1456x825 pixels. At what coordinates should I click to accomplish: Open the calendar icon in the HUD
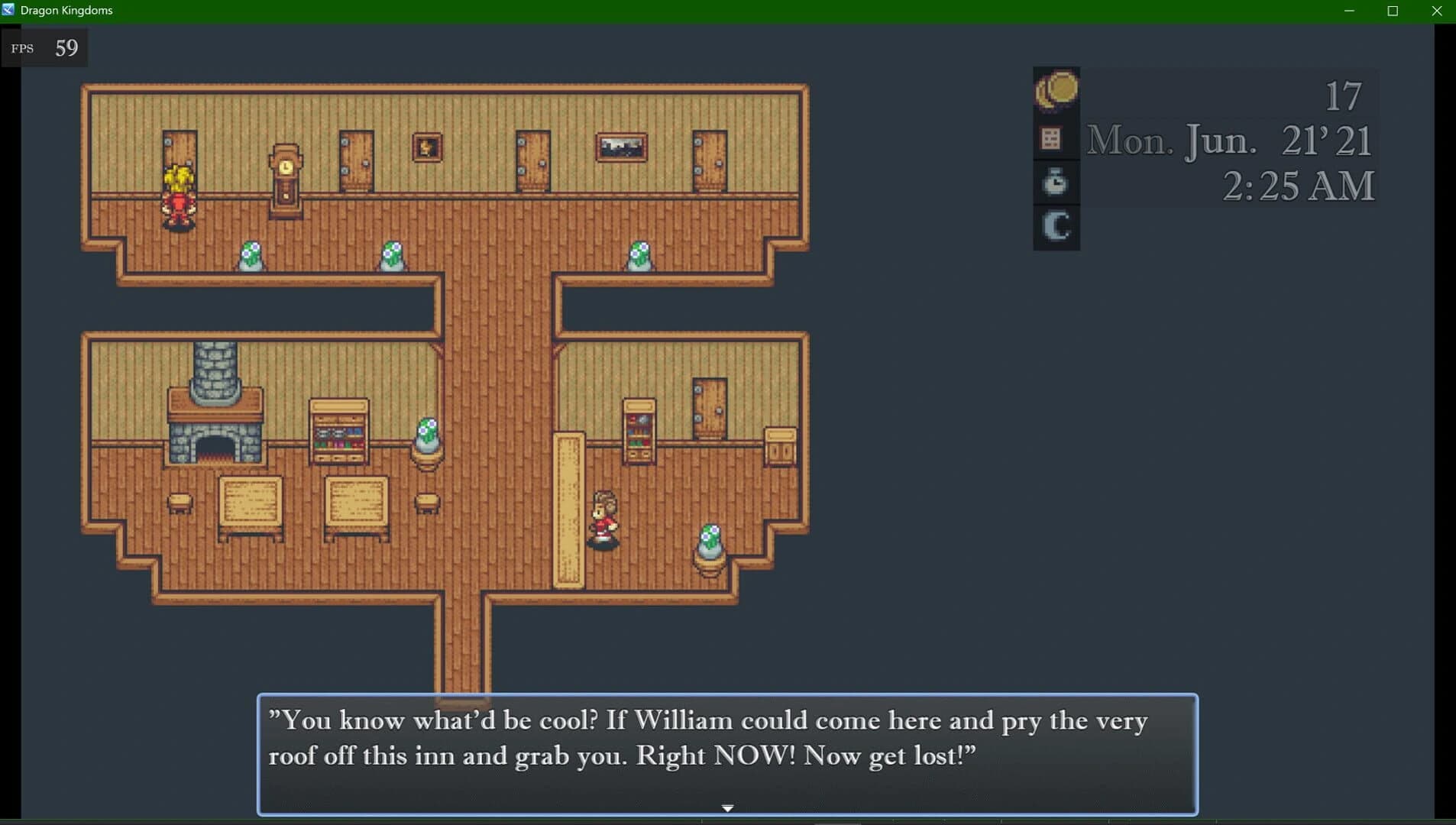point(1054,138)
